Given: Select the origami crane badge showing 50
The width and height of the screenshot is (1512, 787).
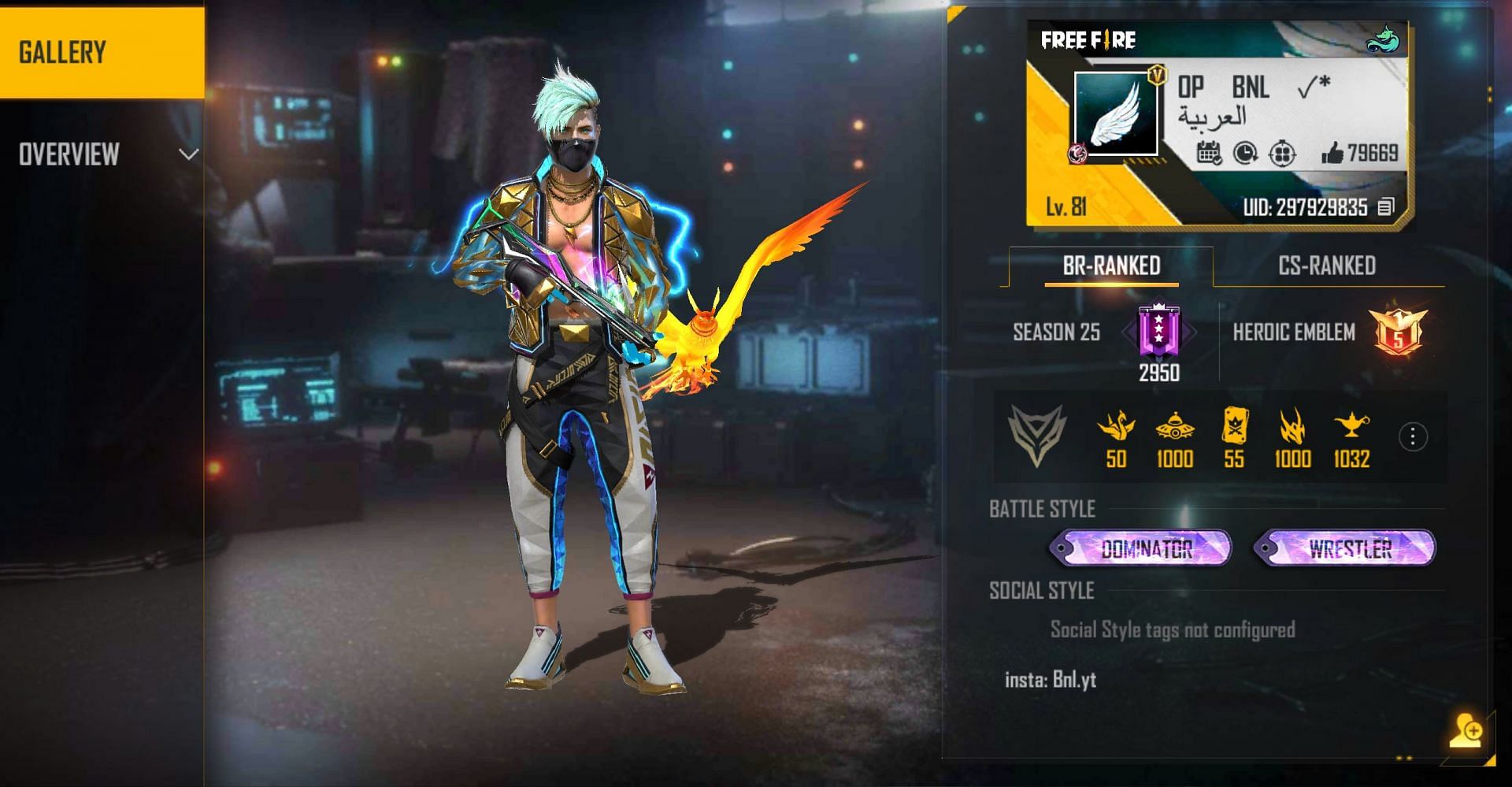Looking at the screenshot, I should coord(1116,428).
